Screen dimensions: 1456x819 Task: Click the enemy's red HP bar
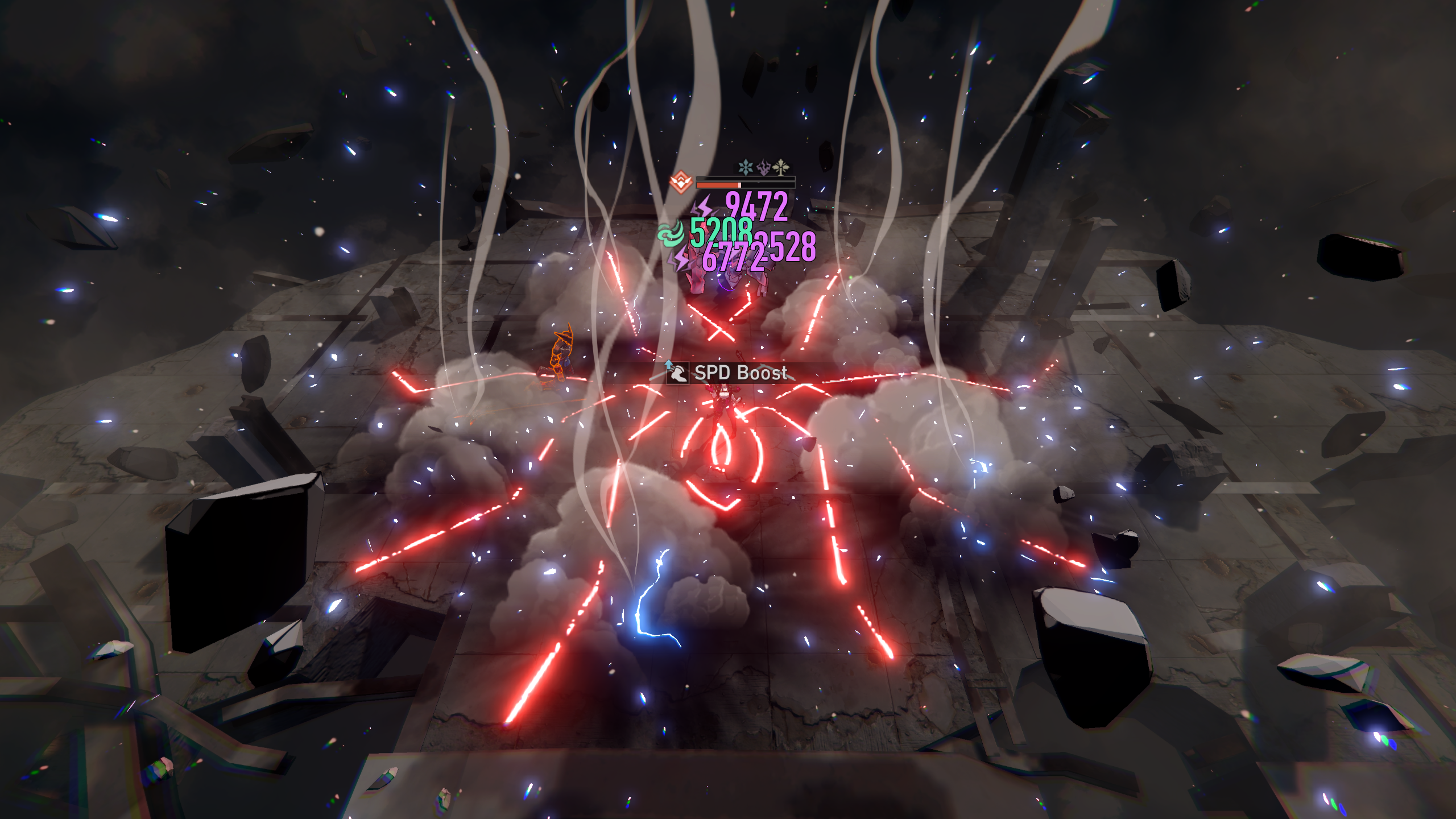[x=717, y=185]
